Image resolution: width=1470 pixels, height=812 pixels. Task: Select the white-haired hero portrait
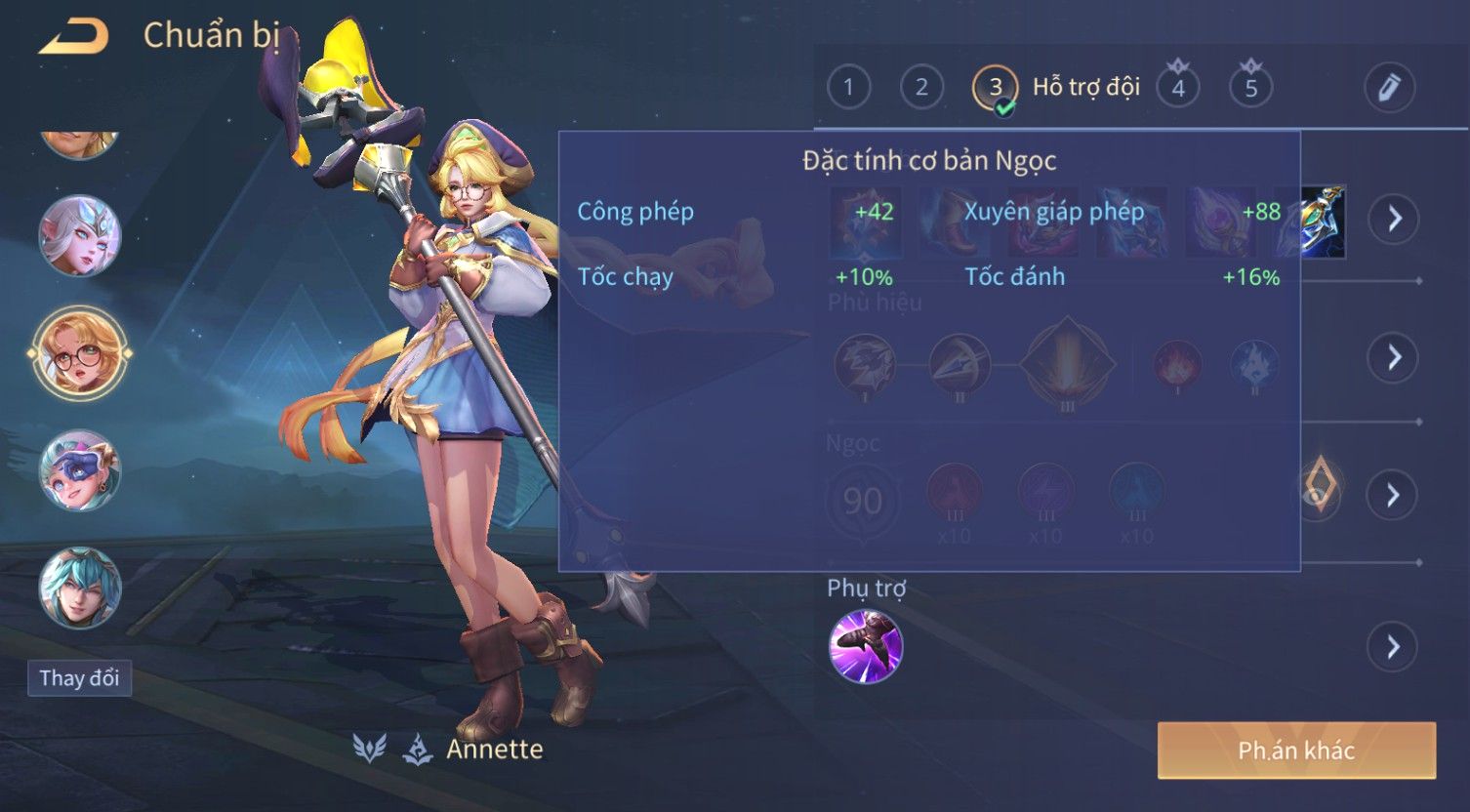tap(80, 235)
